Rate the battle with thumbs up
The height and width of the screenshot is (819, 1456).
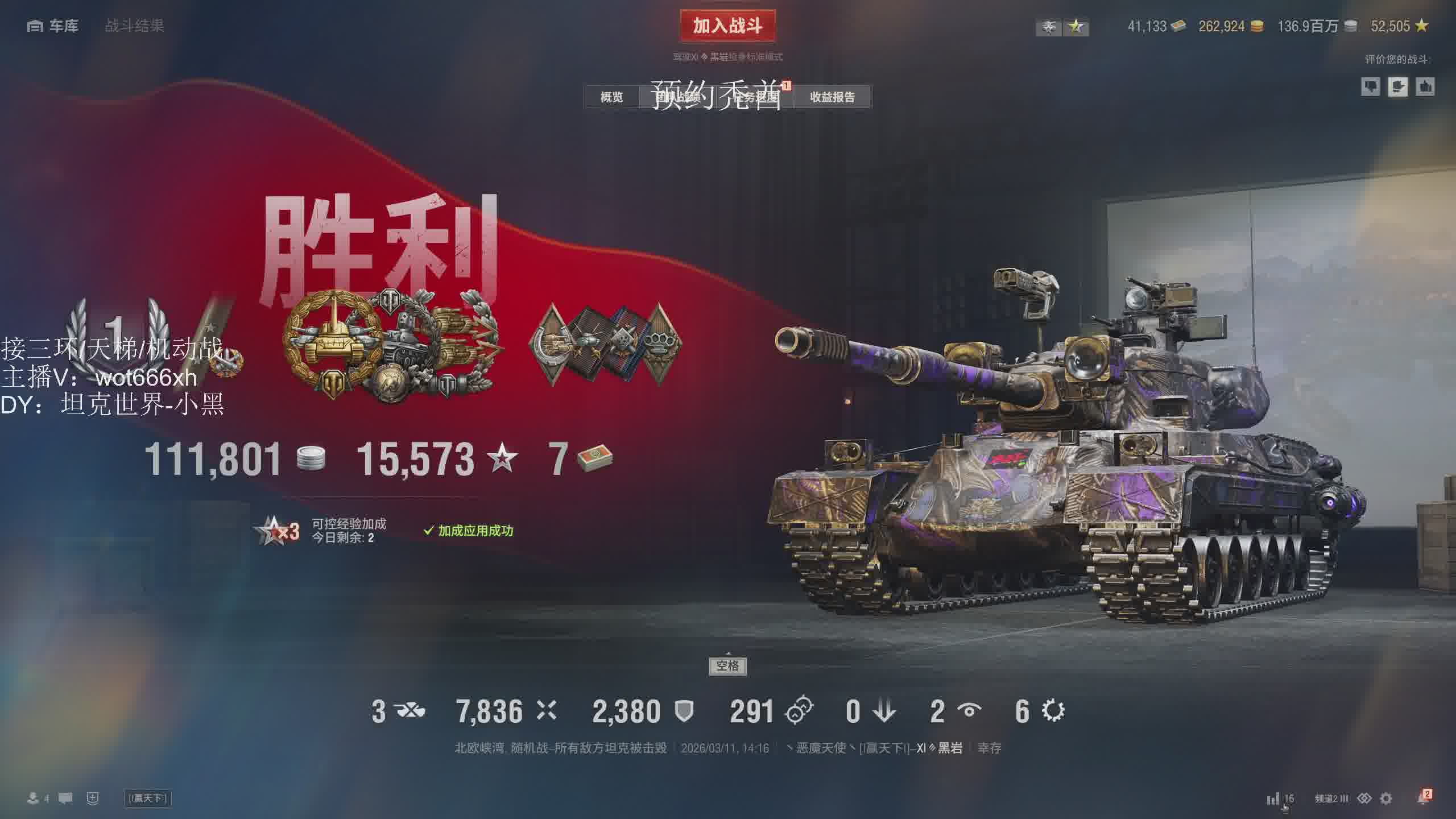[x=1425, y=87]
